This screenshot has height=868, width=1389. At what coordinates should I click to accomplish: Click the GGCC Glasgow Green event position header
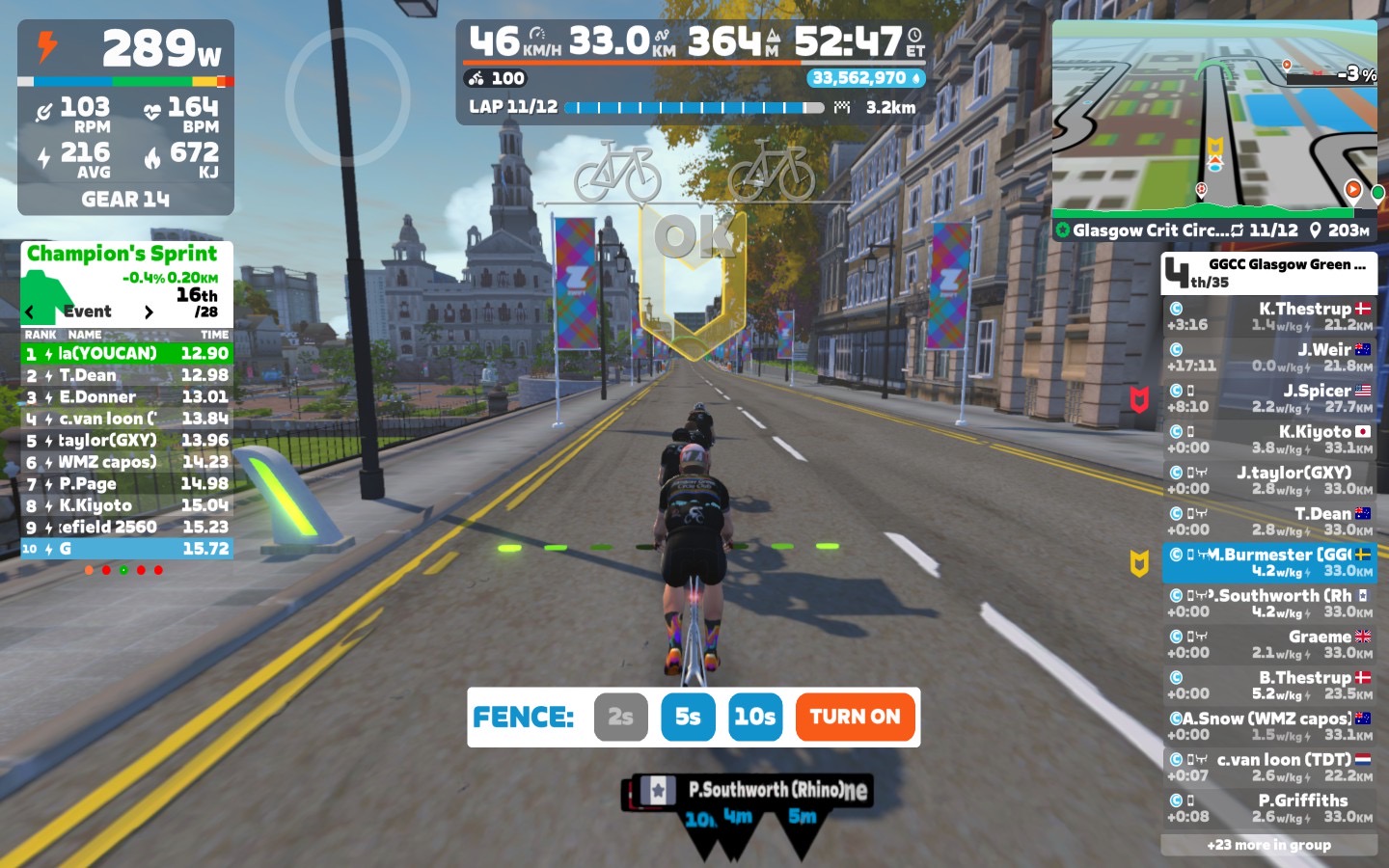point(1268,273)
